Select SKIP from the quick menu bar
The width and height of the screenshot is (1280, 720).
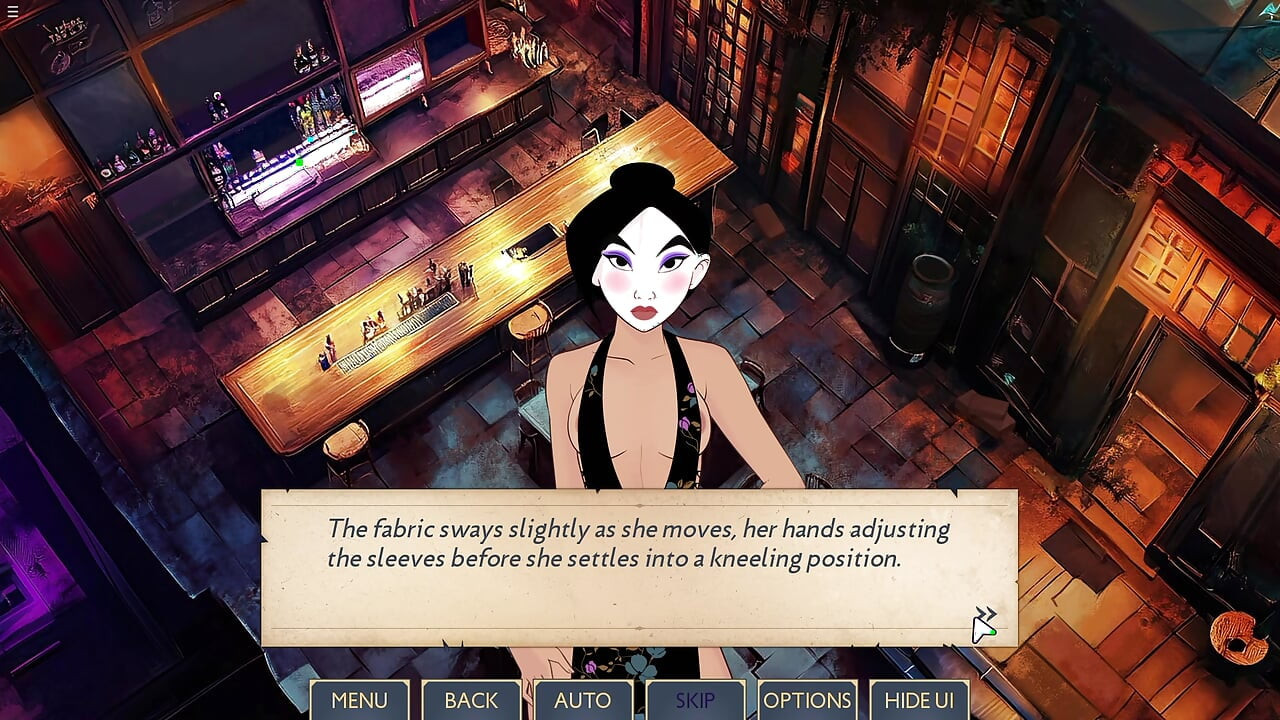click(x=695, y=700)
